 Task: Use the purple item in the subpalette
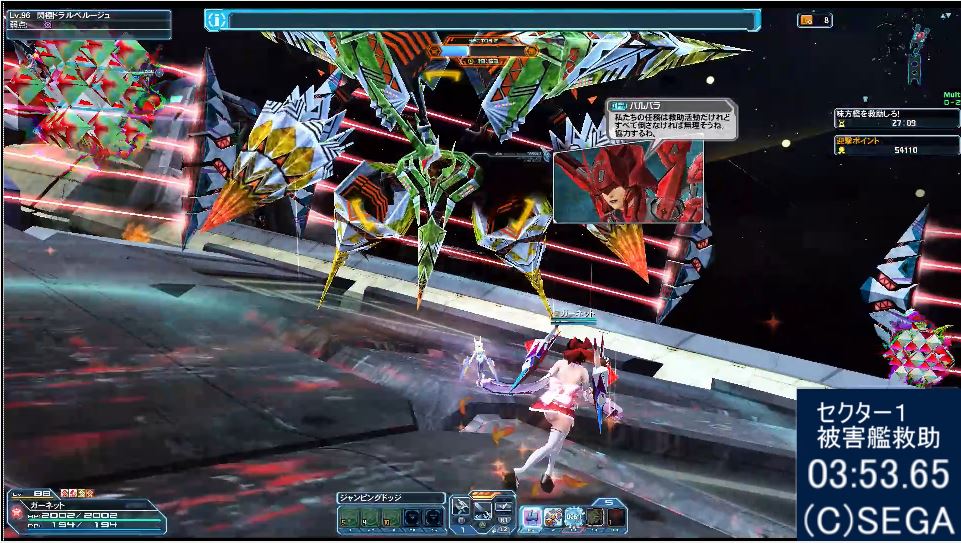click(x=533, y=517)
